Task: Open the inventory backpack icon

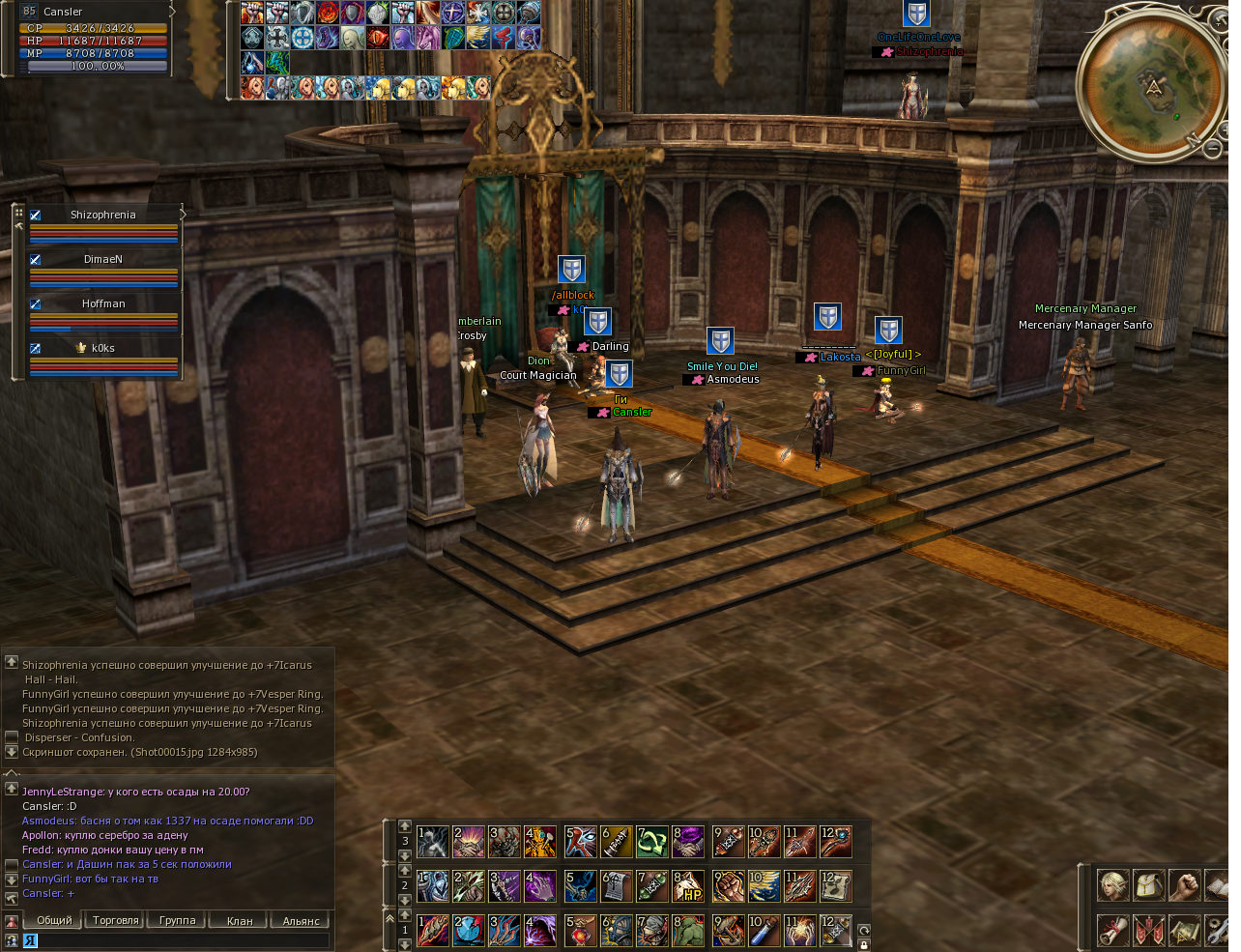Action: coord(1148,885)
